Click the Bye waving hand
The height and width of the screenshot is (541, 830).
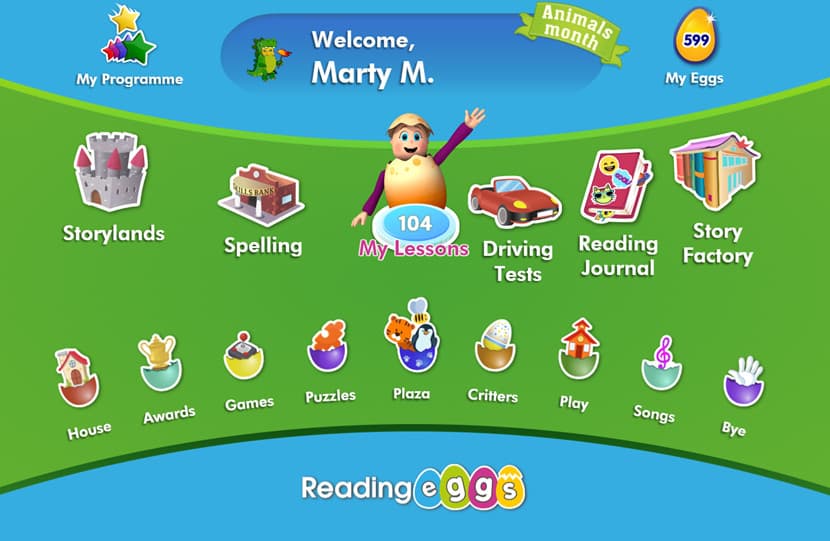tap(742, 381)
